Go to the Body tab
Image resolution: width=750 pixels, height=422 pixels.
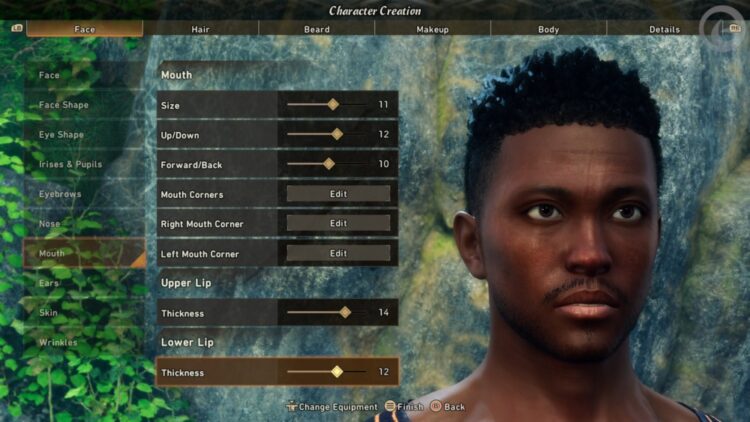[548, 29]
